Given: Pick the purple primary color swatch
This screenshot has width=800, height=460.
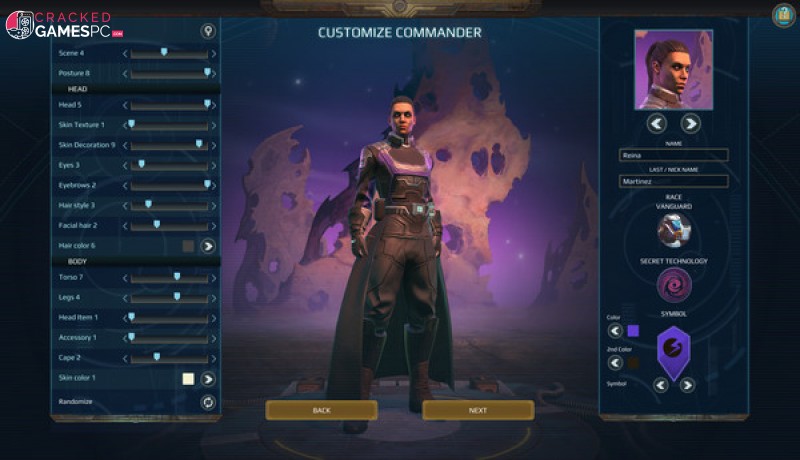Looking at the screenshot, I should (632, 331).
